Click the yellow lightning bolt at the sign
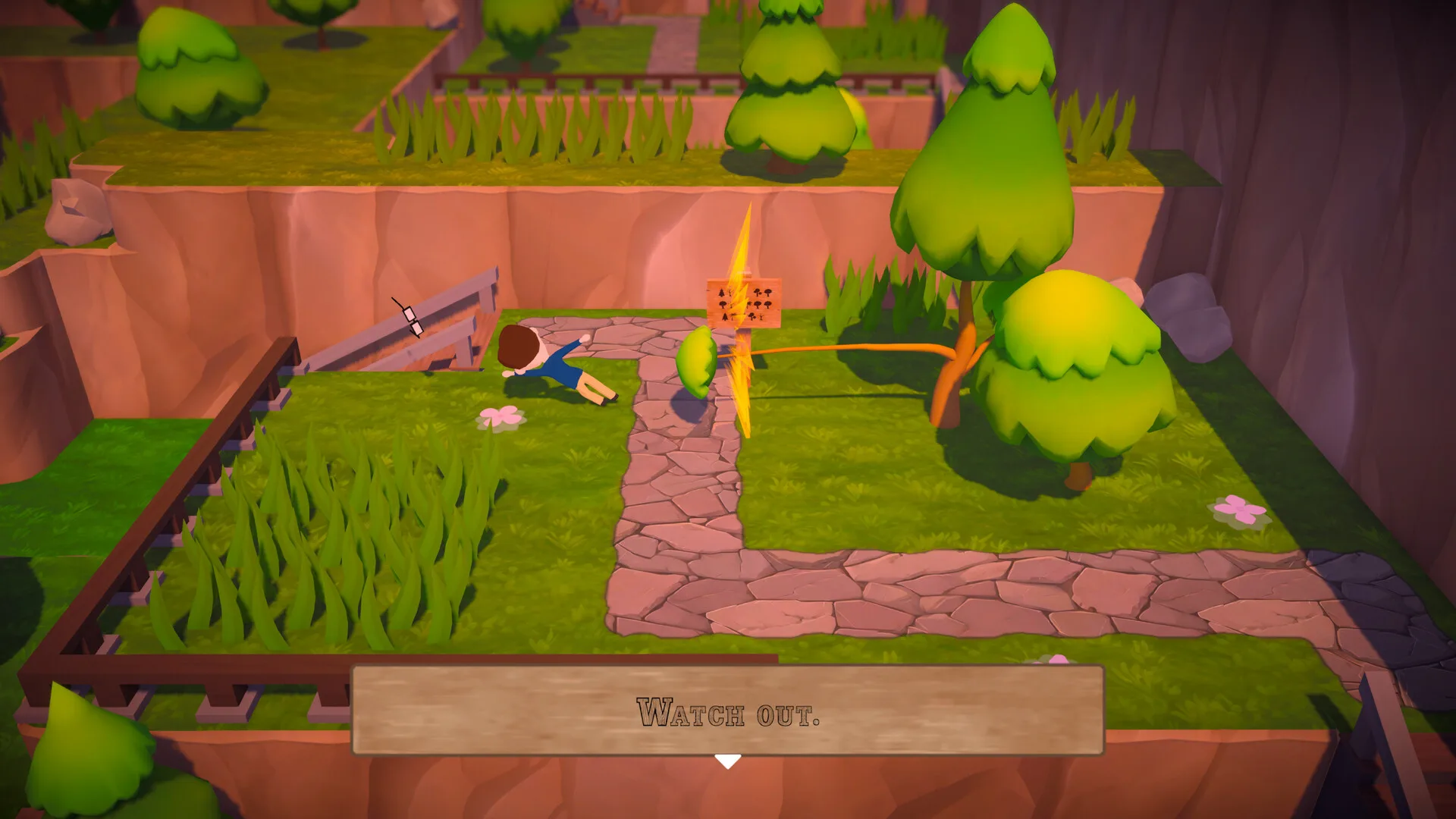1456x819 pixels. tap(739, 334)
